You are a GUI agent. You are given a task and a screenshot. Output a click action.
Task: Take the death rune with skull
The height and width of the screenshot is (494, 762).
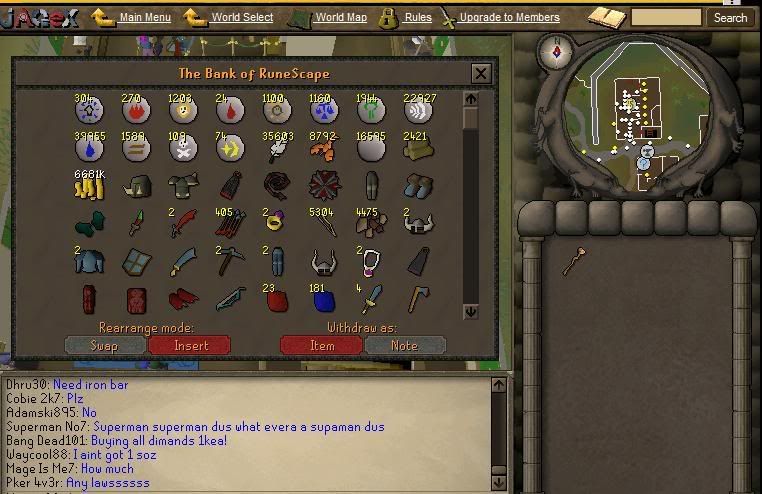(x=183, y=149)
